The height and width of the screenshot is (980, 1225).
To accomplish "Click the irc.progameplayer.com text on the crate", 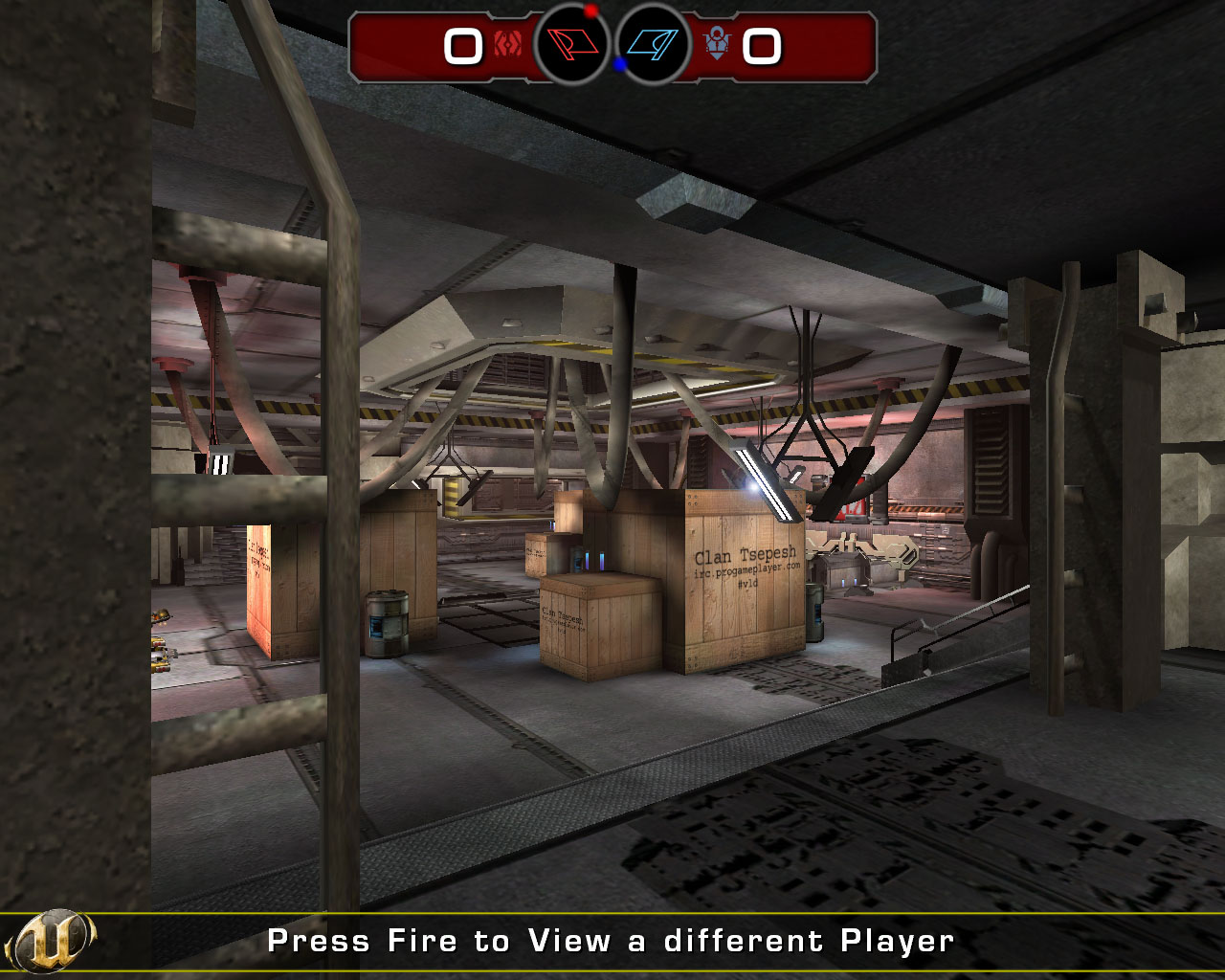I will pos(747,570).
